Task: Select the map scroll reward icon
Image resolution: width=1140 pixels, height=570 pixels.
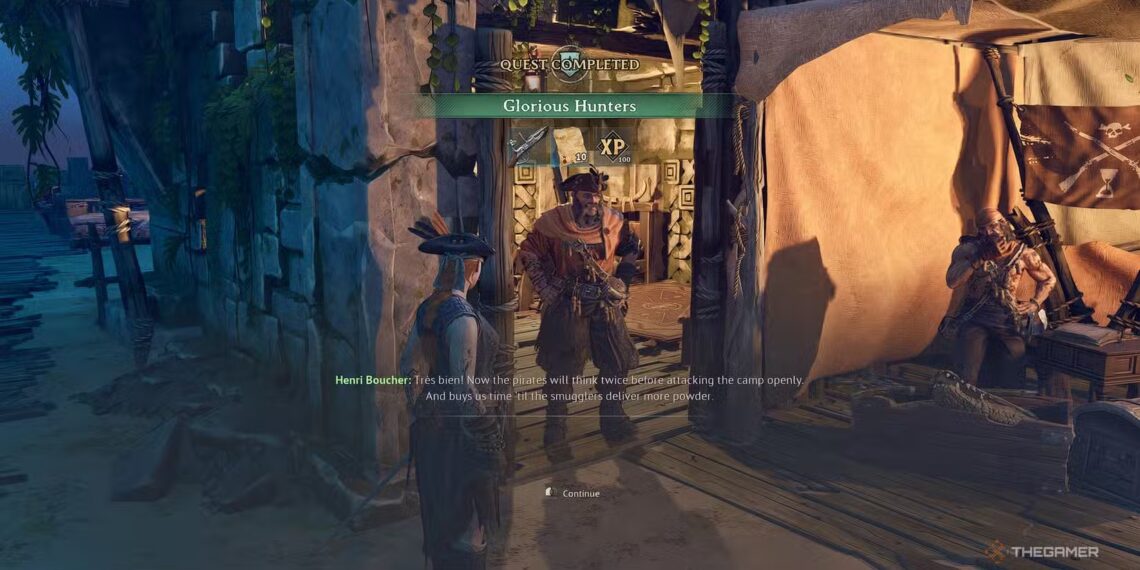Action: 570,145
